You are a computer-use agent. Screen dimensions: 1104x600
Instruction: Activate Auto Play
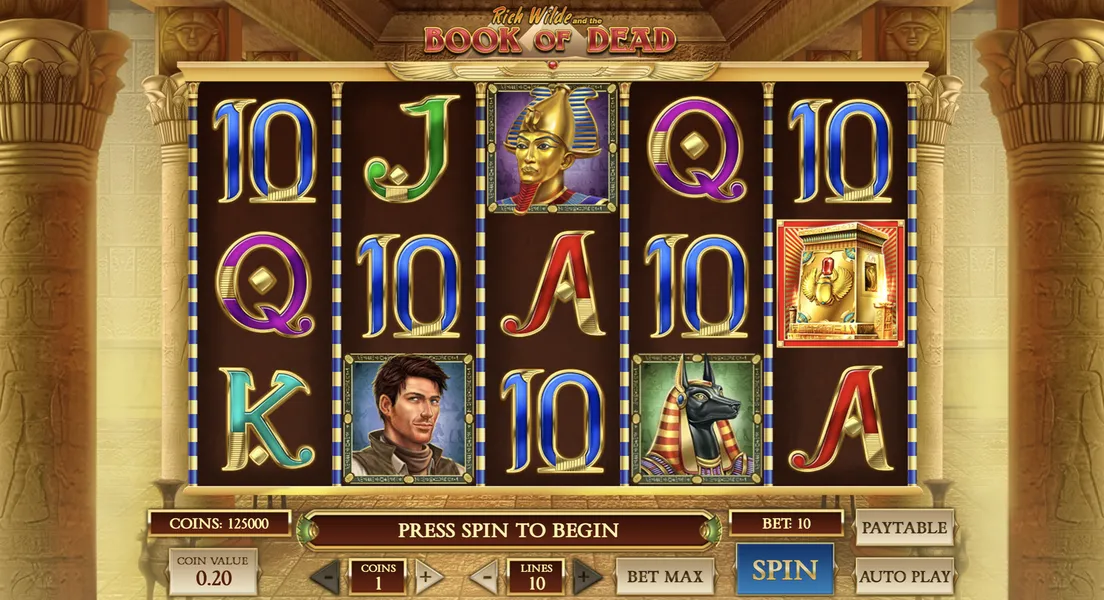(904, 576)
